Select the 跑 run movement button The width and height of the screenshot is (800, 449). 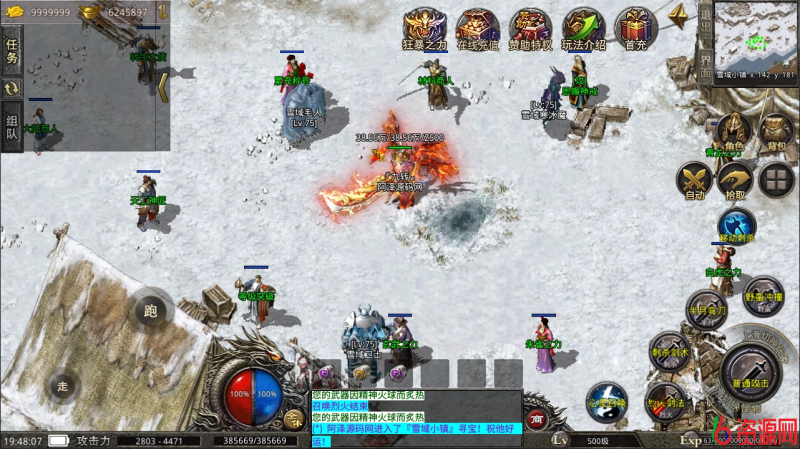150,311
